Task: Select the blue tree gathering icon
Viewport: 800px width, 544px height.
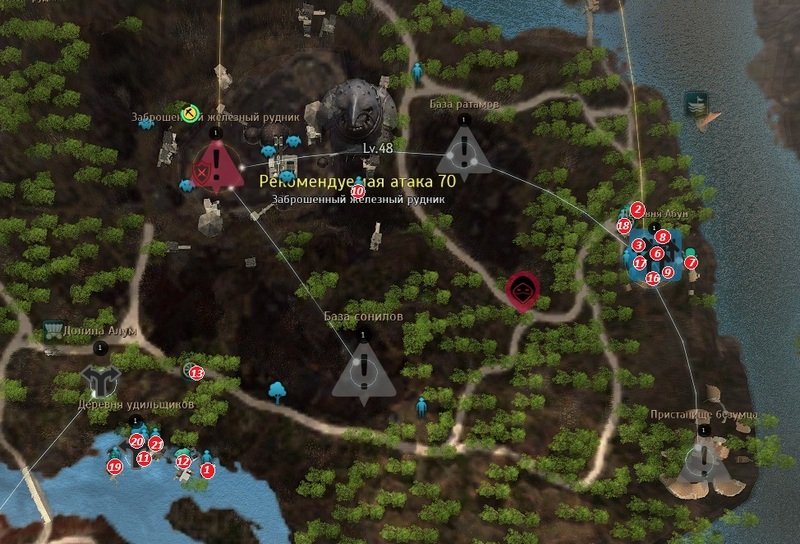Action: [x=277, y=388]
